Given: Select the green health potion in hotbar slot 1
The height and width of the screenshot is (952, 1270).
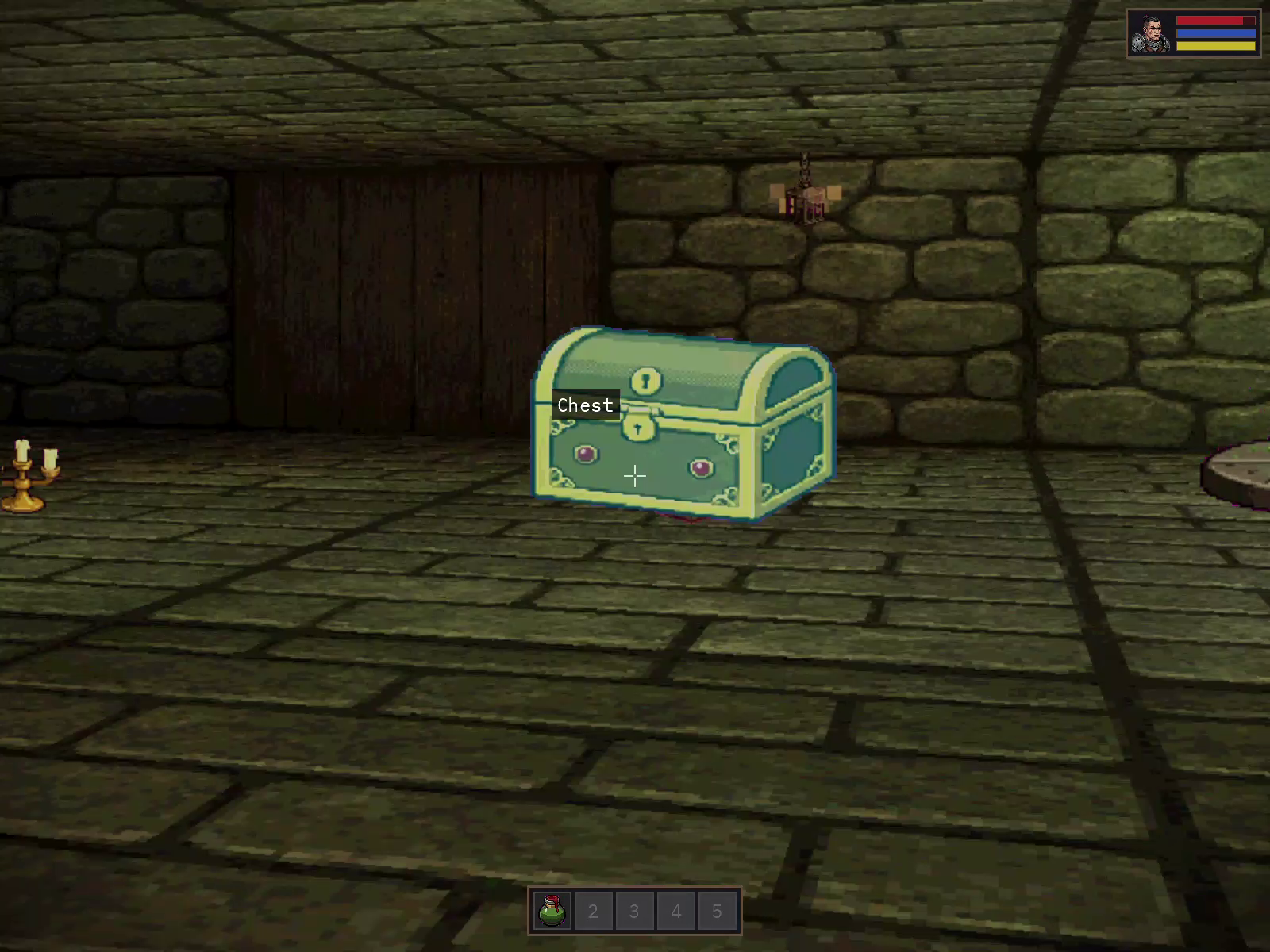Looking at the screenshot, I should 553,911.
